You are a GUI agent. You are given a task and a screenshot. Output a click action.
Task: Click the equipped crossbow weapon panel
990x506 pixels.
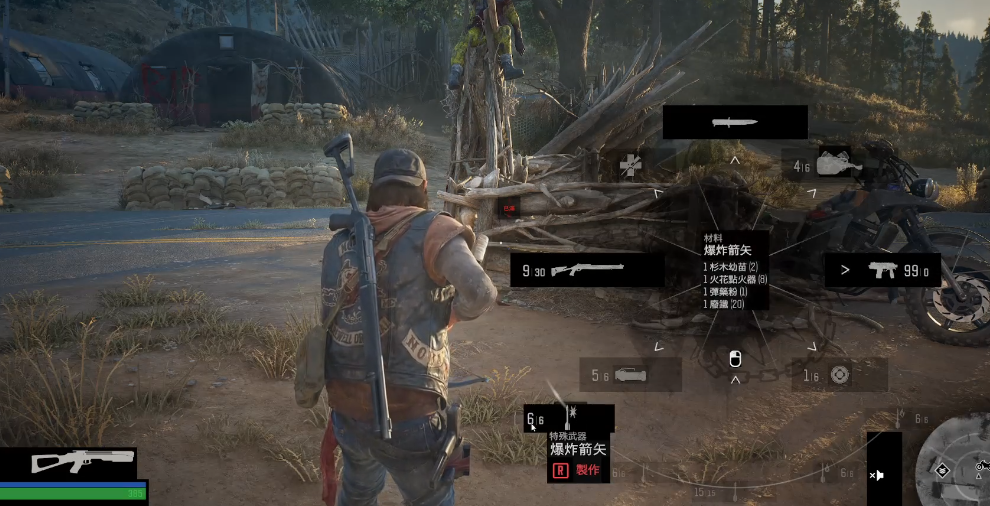point(68,461)
